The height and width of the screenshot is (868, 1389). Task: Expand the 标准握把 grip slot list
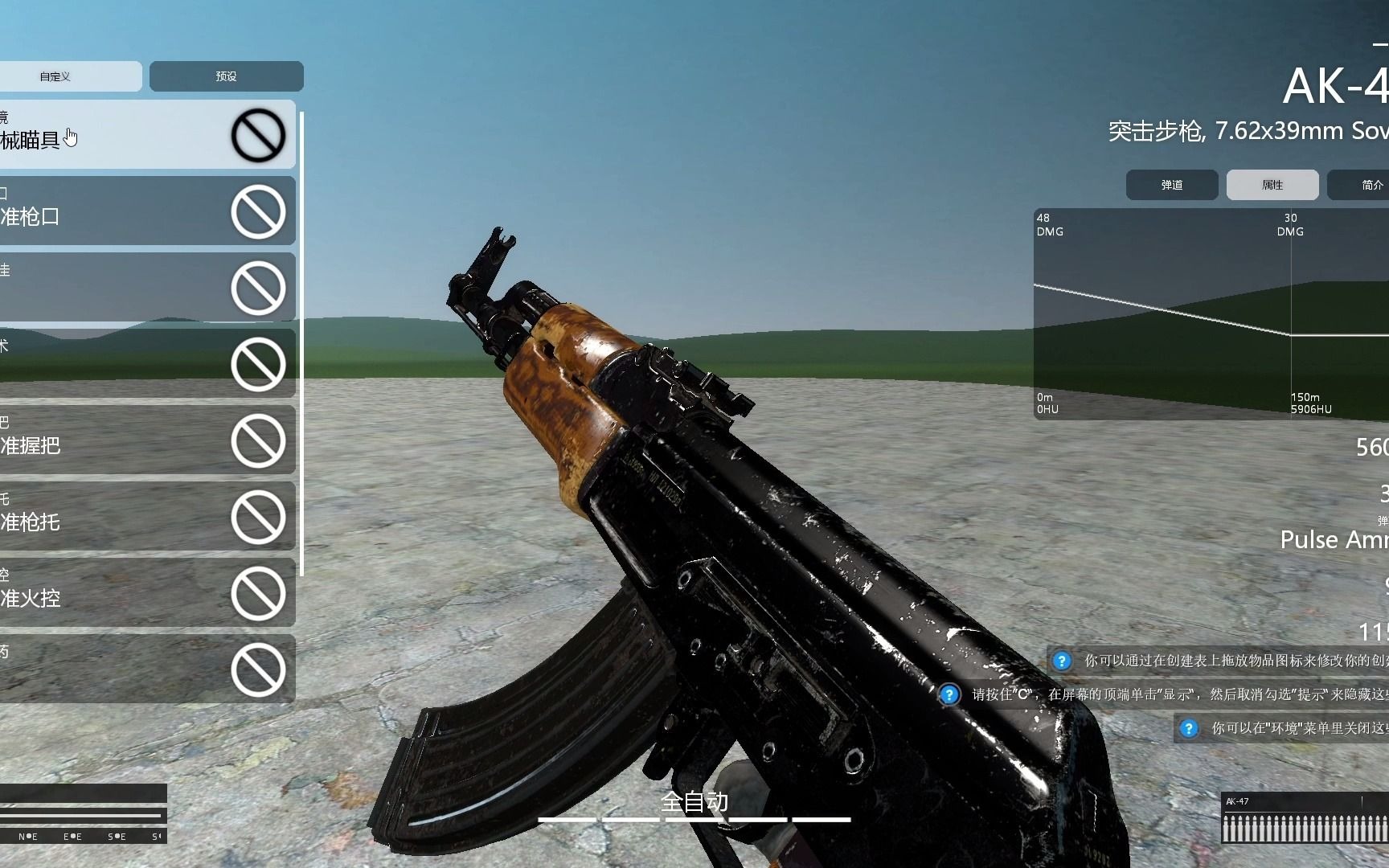click(x=121, y=440)
